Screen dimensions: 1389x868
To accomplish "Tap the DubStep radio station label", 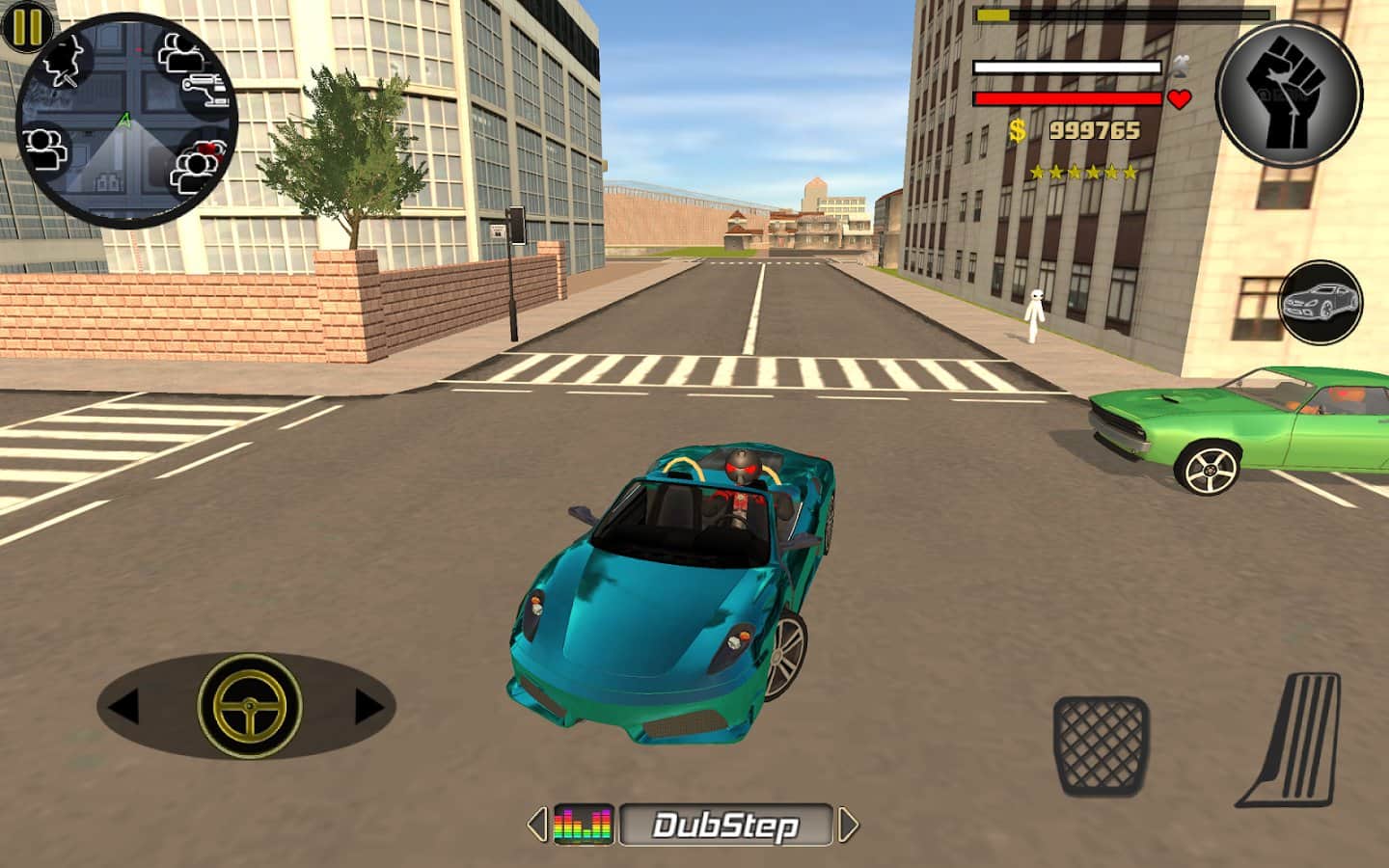I will point(725,826).
